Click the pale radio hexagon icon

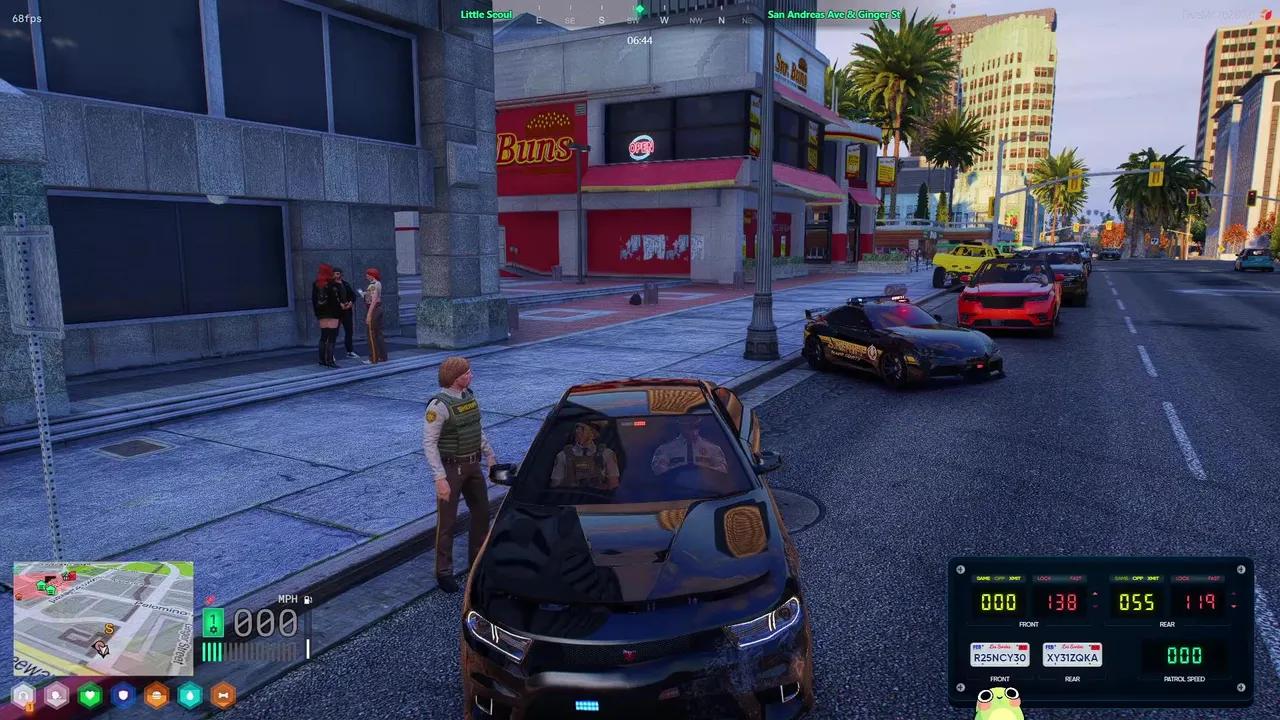(x=23, y=695)
